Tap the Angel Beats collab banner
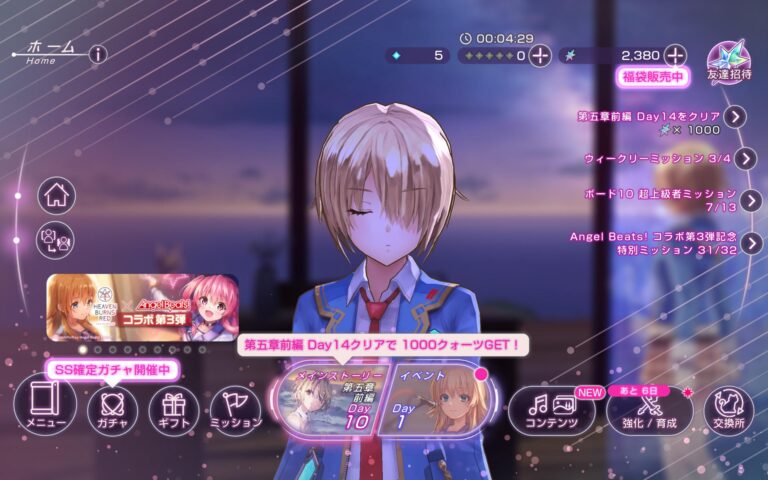 [142, 307]
